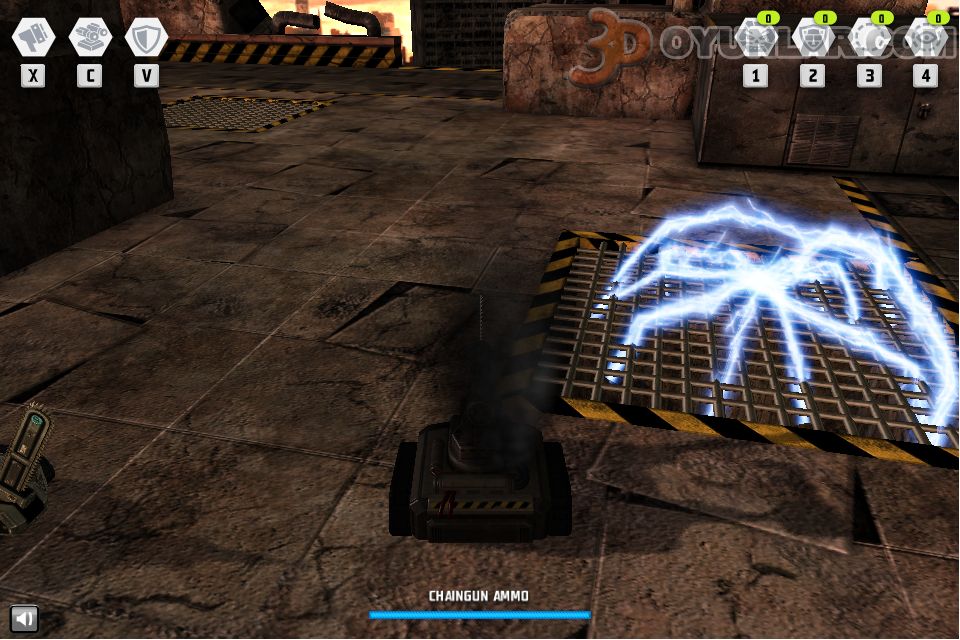Toggle the sound speaker button

pos(24,618)
